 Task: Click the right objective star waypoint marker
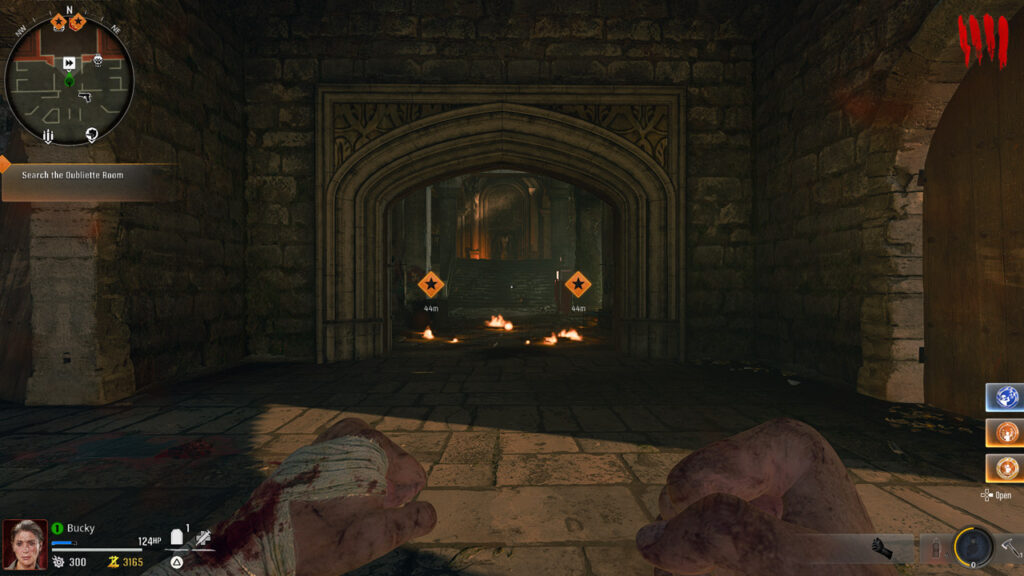pyautogui.click(x=577, y=284)
